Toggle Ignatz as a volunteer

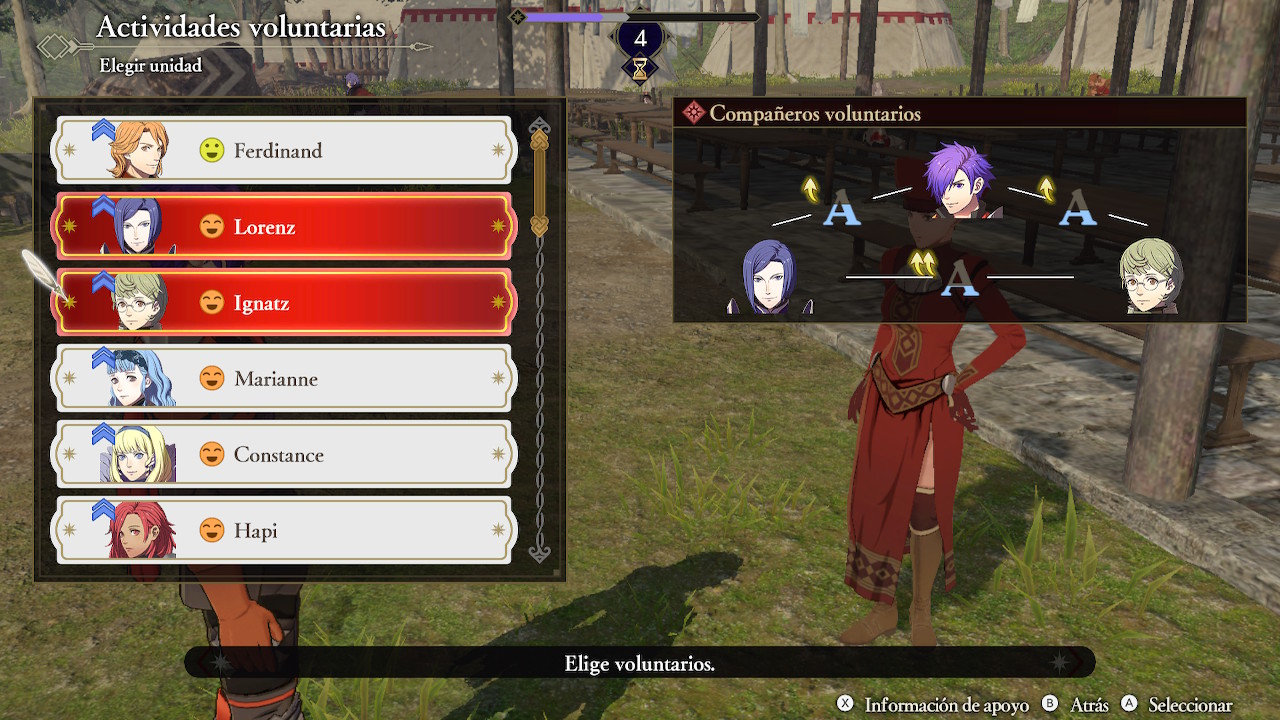(x=284, y=303)
